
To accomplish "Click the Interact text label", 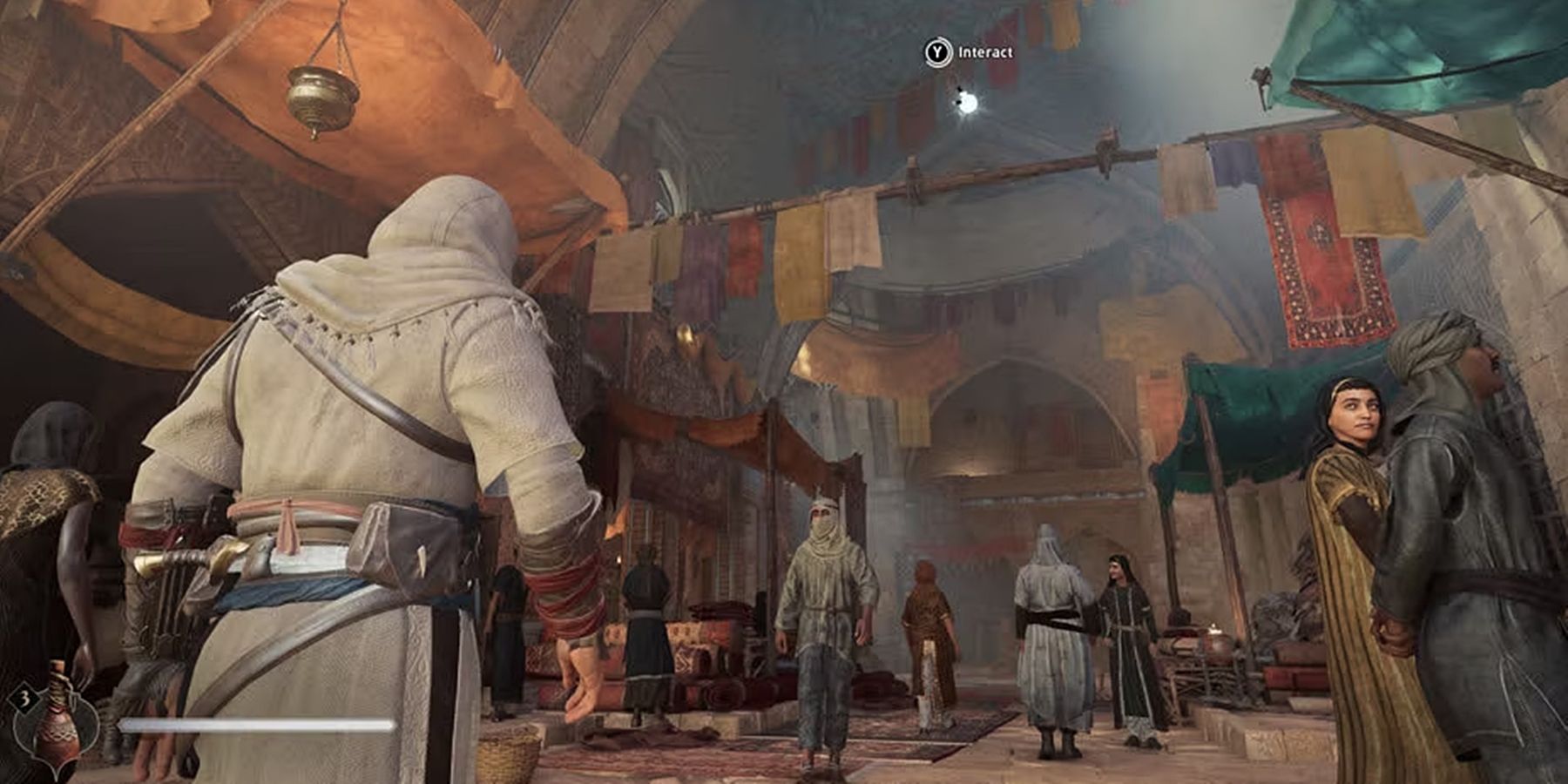I will tap(985, 51).
